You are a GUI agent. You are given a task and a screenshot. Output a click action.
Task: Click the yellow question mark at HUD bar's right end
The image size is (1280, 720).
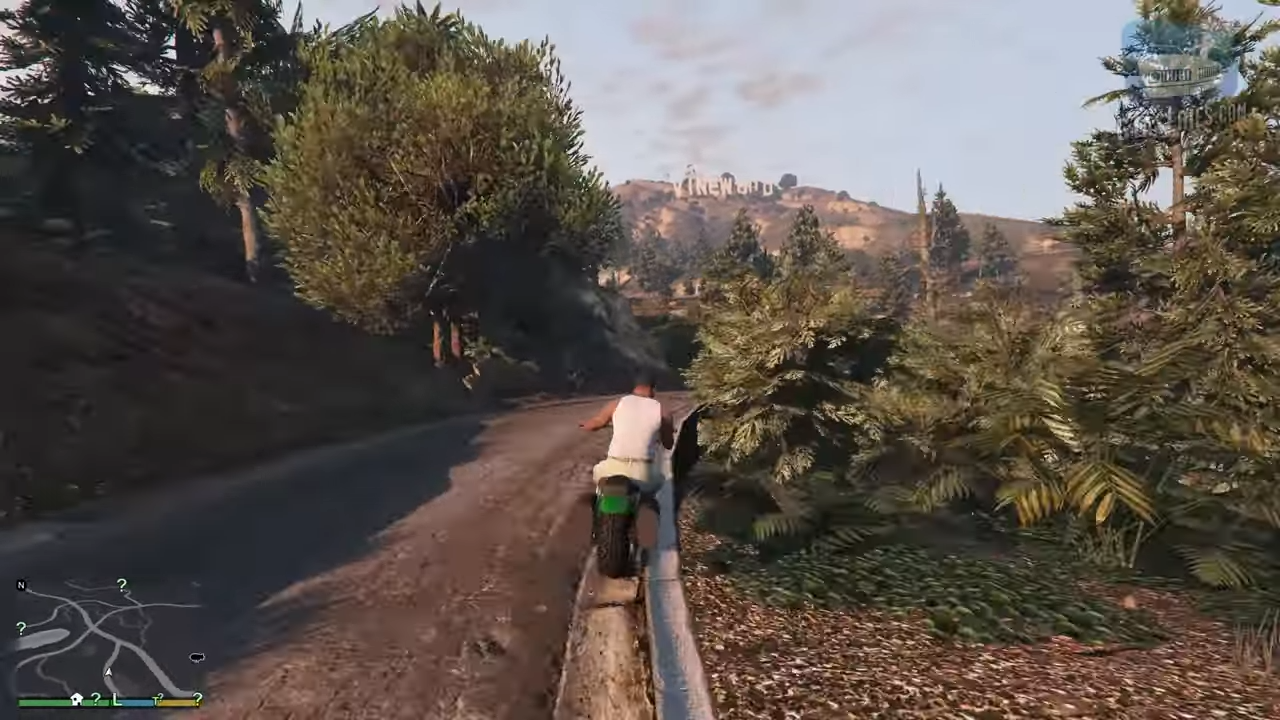pos(198,700)
